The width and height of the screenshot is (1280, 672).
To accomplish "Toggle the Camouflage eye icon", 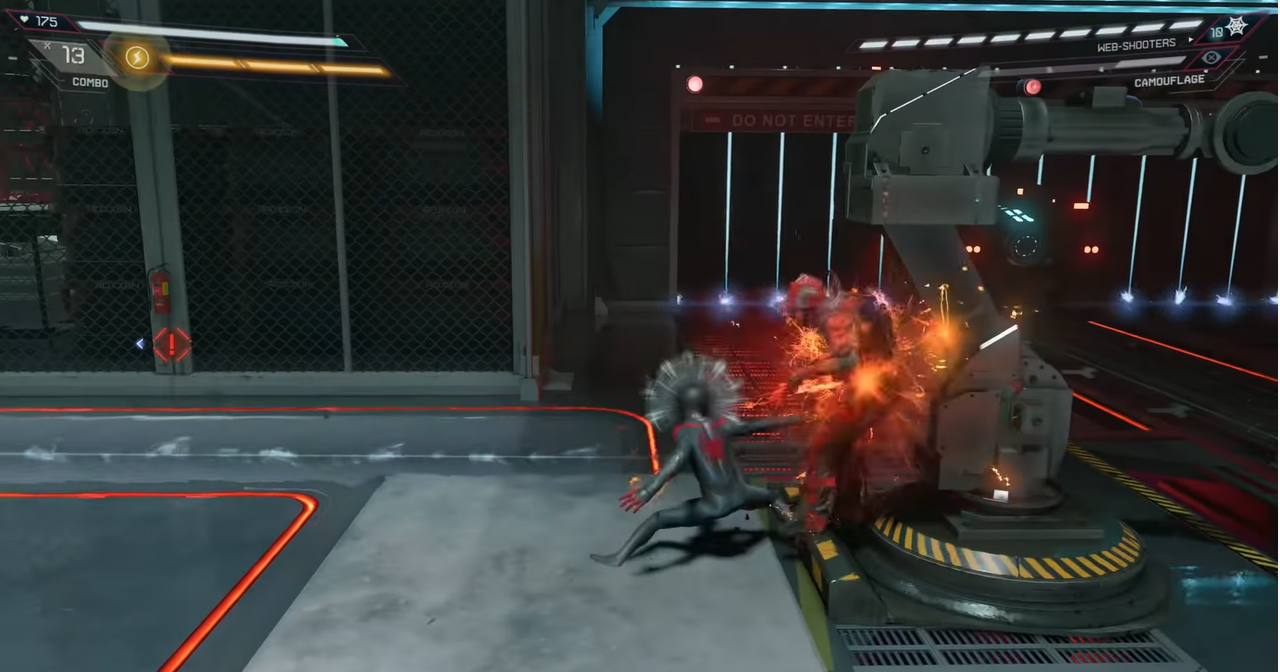I will [x=1212, y=57].
